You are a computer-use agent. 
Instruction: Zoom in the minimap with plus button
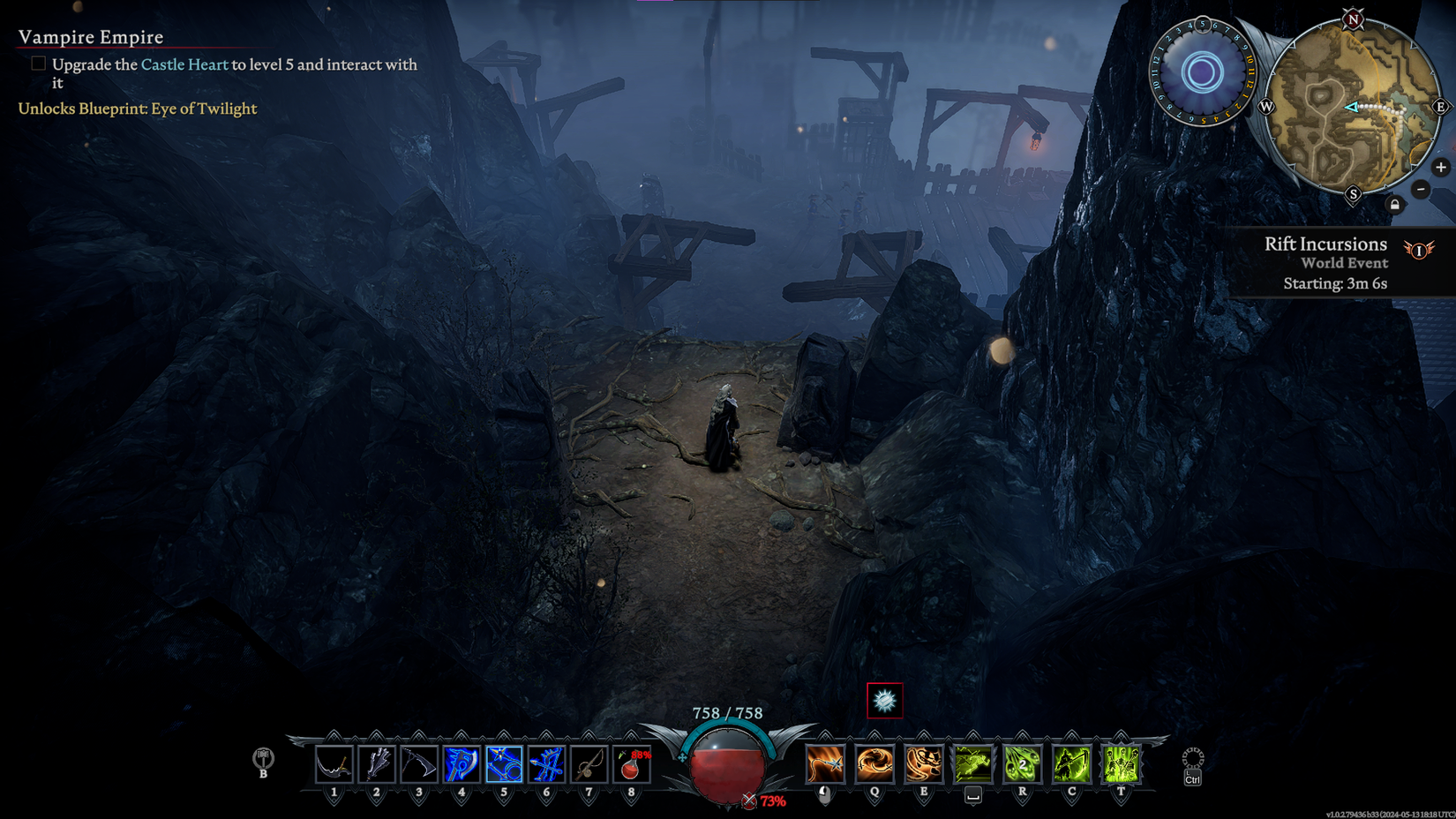click(x=1442, y=167)
